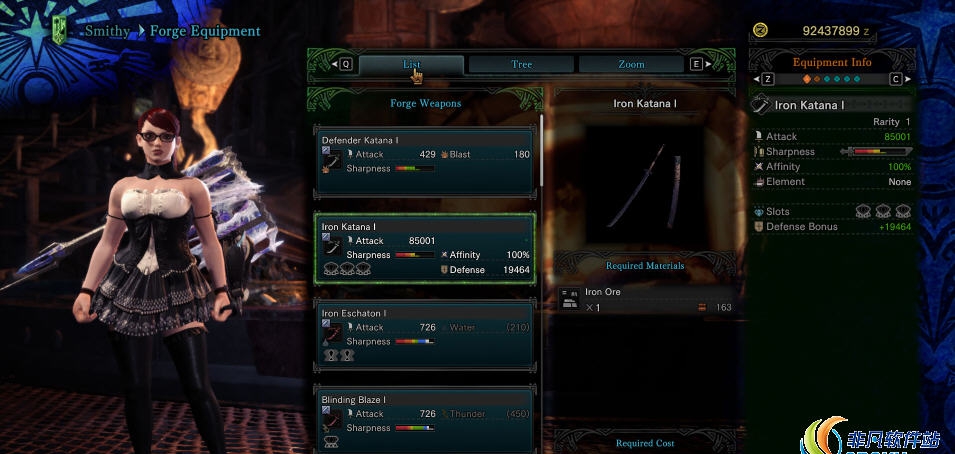Choose Blinding Blaze I from list
This screenshot has height=454, width=955.
[425, 418]
